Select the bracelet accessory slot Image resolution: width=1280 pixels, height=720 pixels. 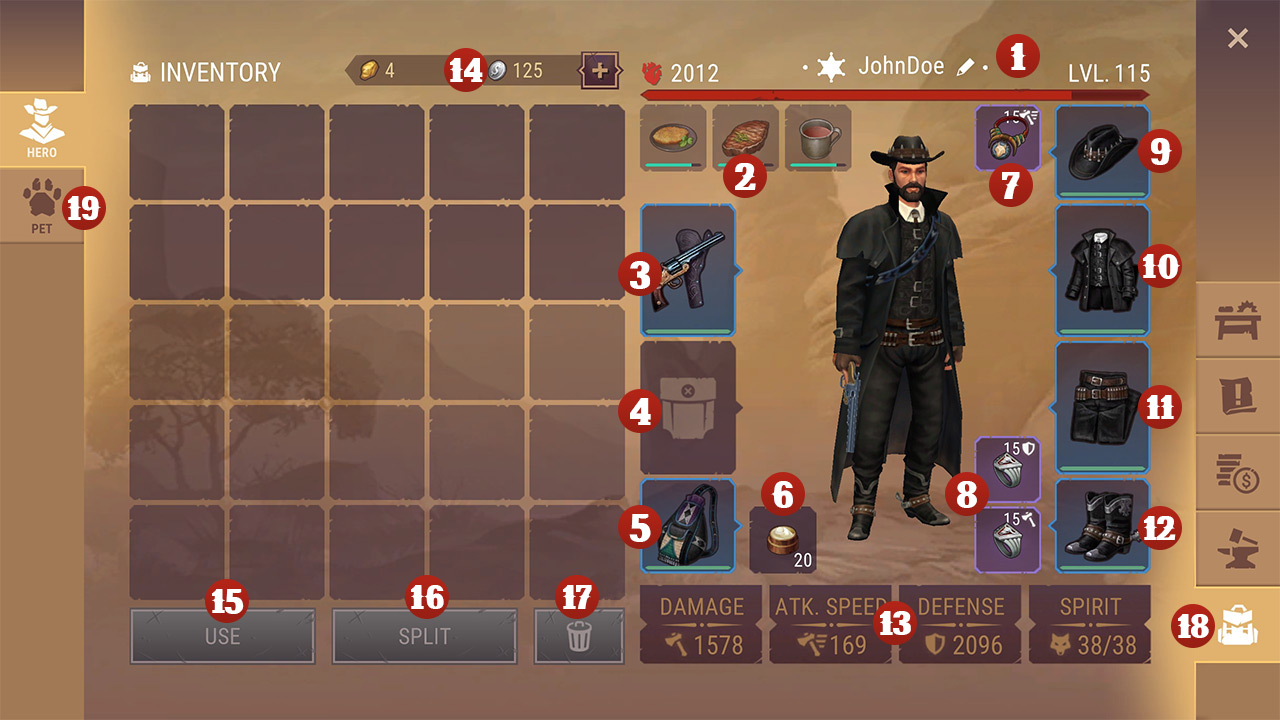[1007, 138]
